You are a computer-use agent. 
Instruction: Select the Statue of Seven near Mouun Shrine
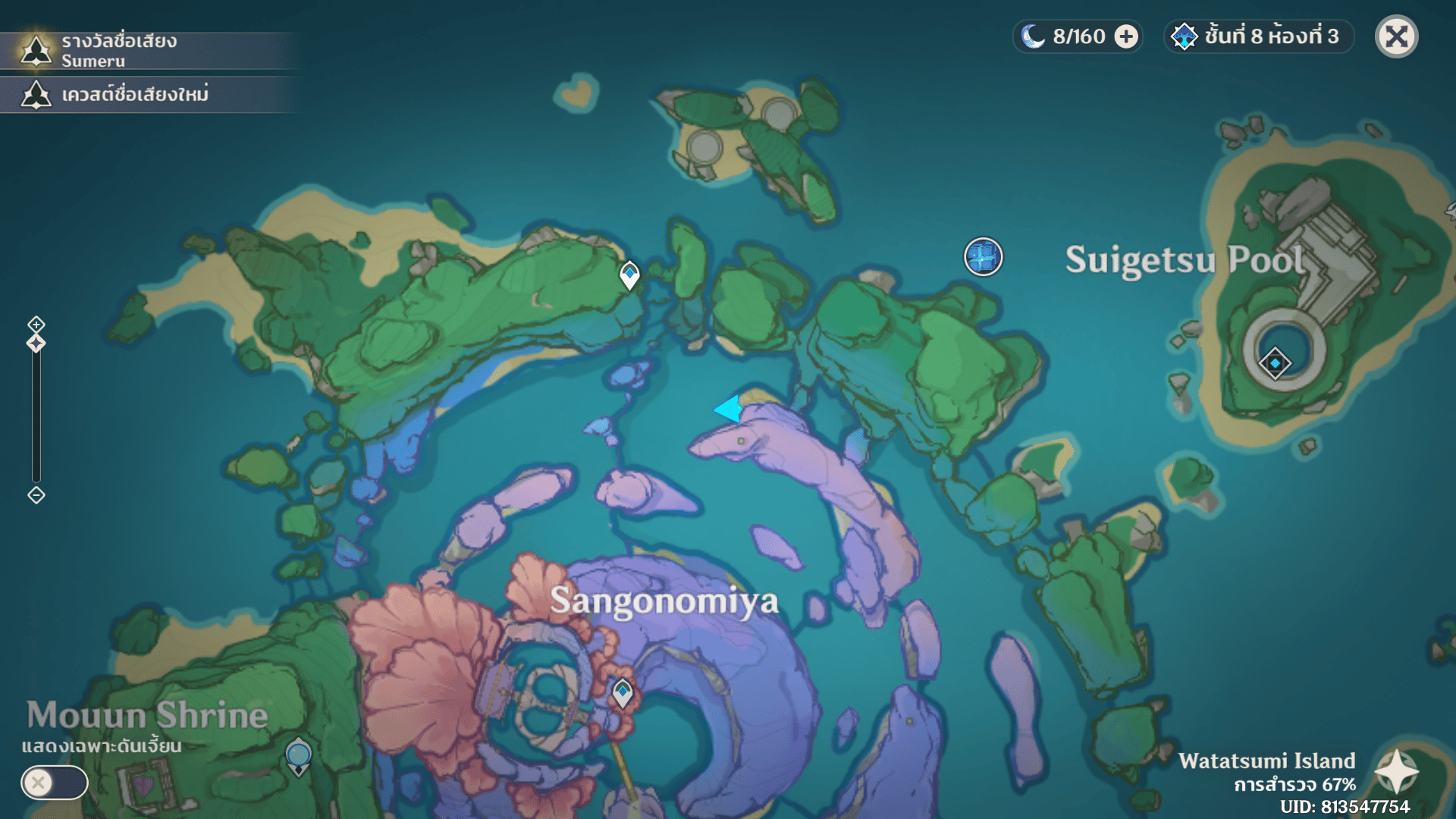click(x=299, y=756)
